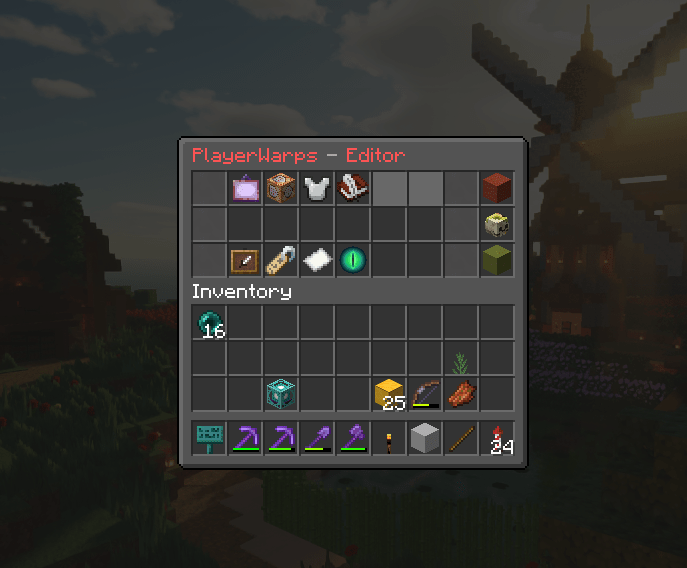Choose the enchanted purple shovel hotbar slot

317,438
